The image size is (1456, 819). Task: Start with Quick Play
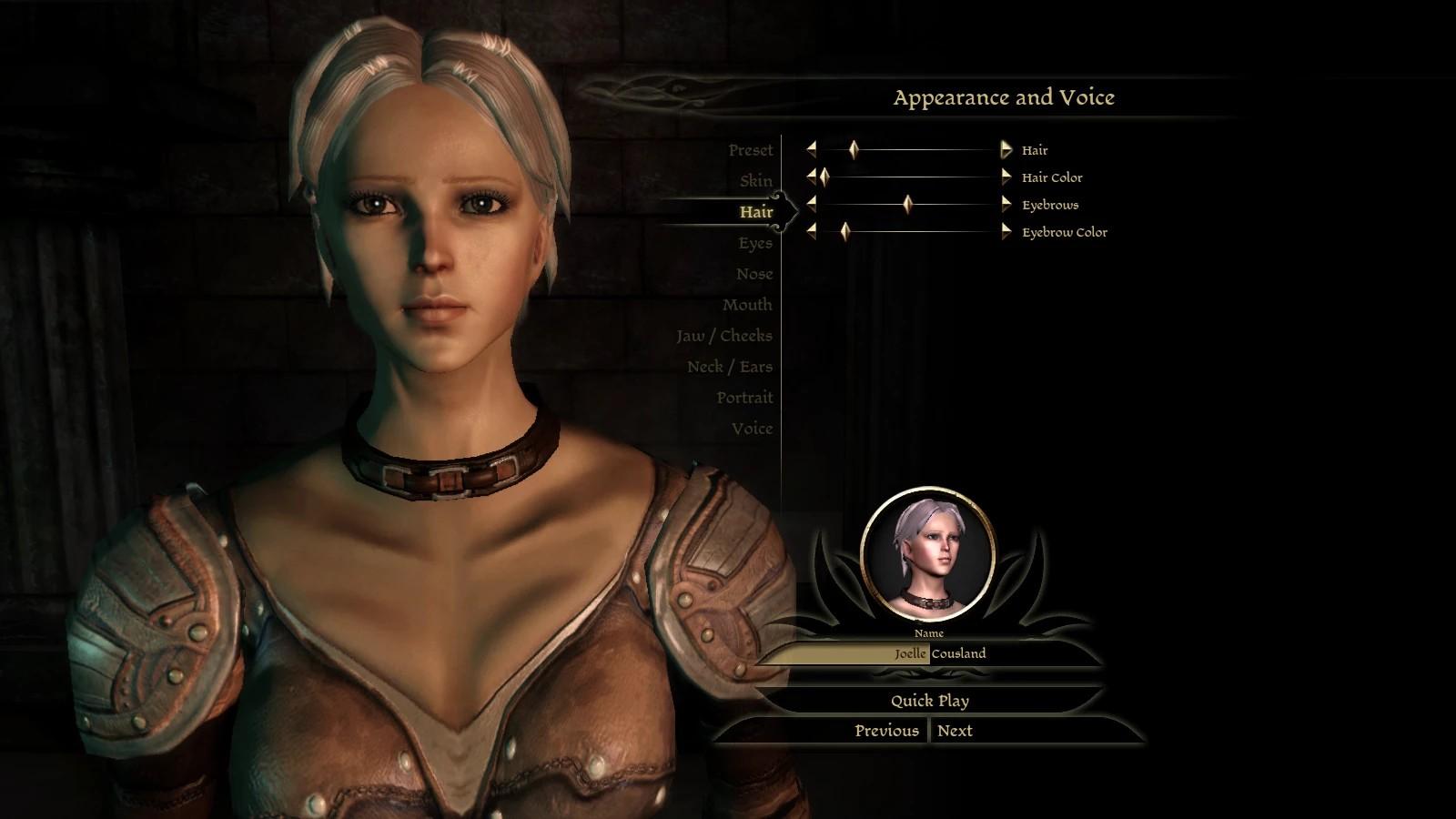click(x=929, y=701)
